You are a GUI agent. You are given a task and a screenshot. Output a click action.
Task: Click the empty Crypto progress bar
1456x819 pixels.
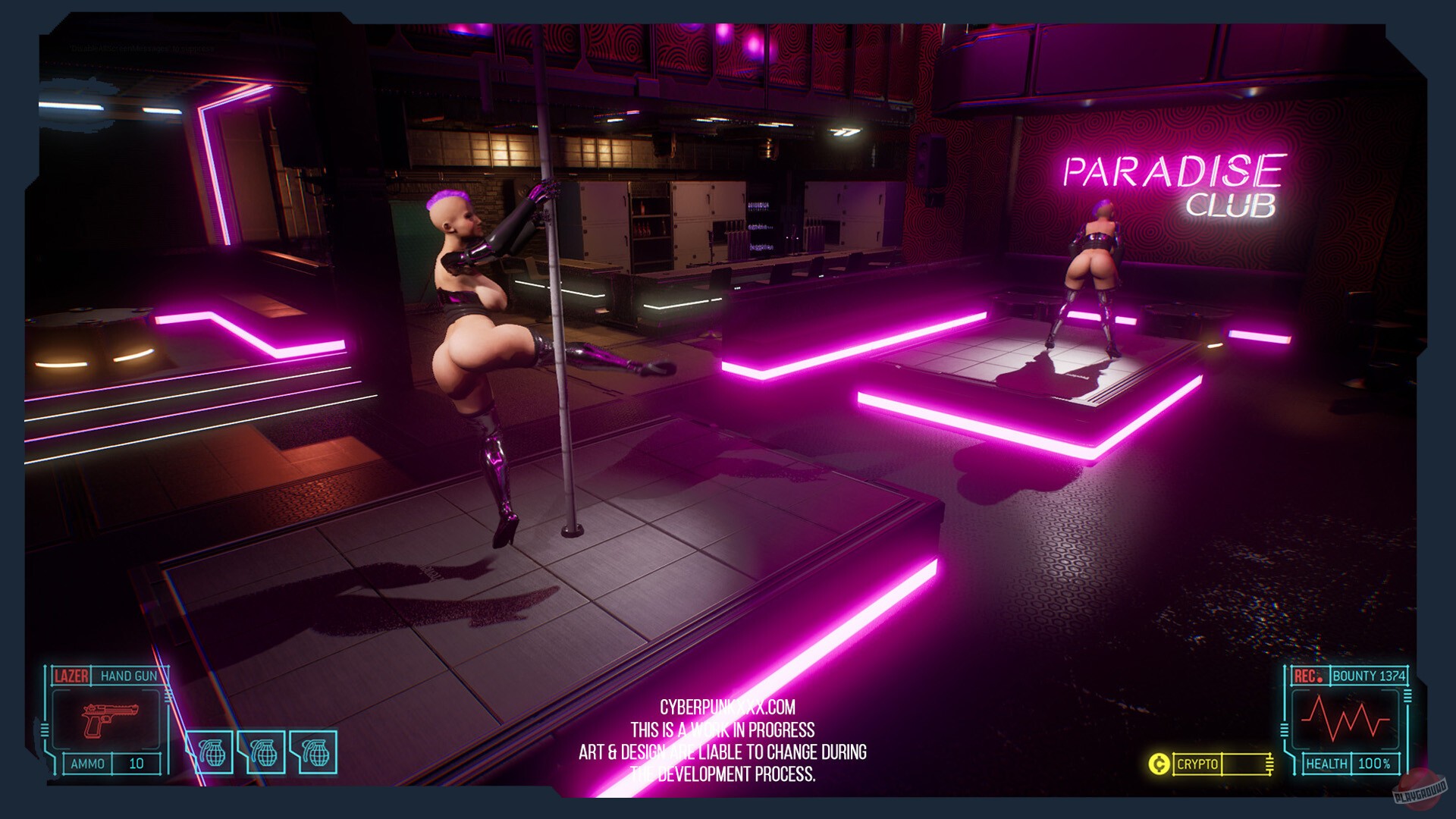[1244, 764]
